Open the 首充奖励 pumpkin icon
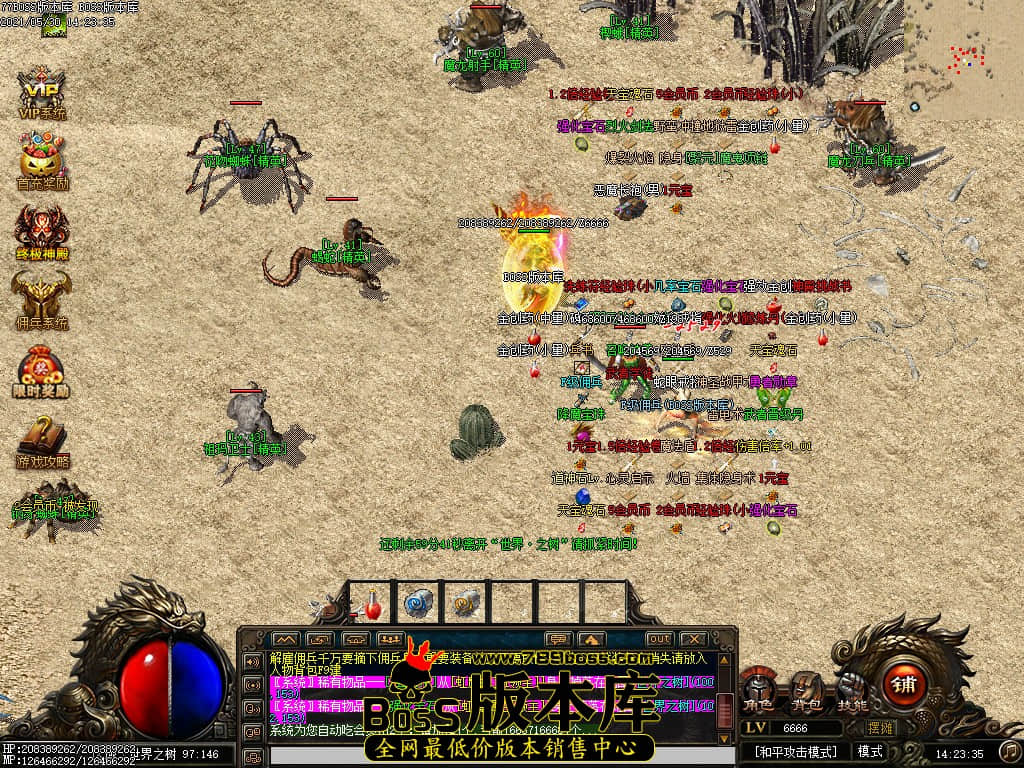Image resolution: width=1024 pixels, height=768 pixels. [x=41, y=160]
